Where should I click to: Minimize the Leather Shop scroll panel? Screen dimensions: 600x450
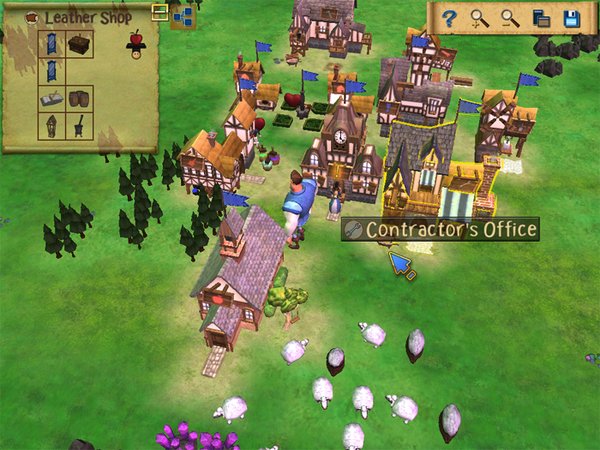(159, 12)
